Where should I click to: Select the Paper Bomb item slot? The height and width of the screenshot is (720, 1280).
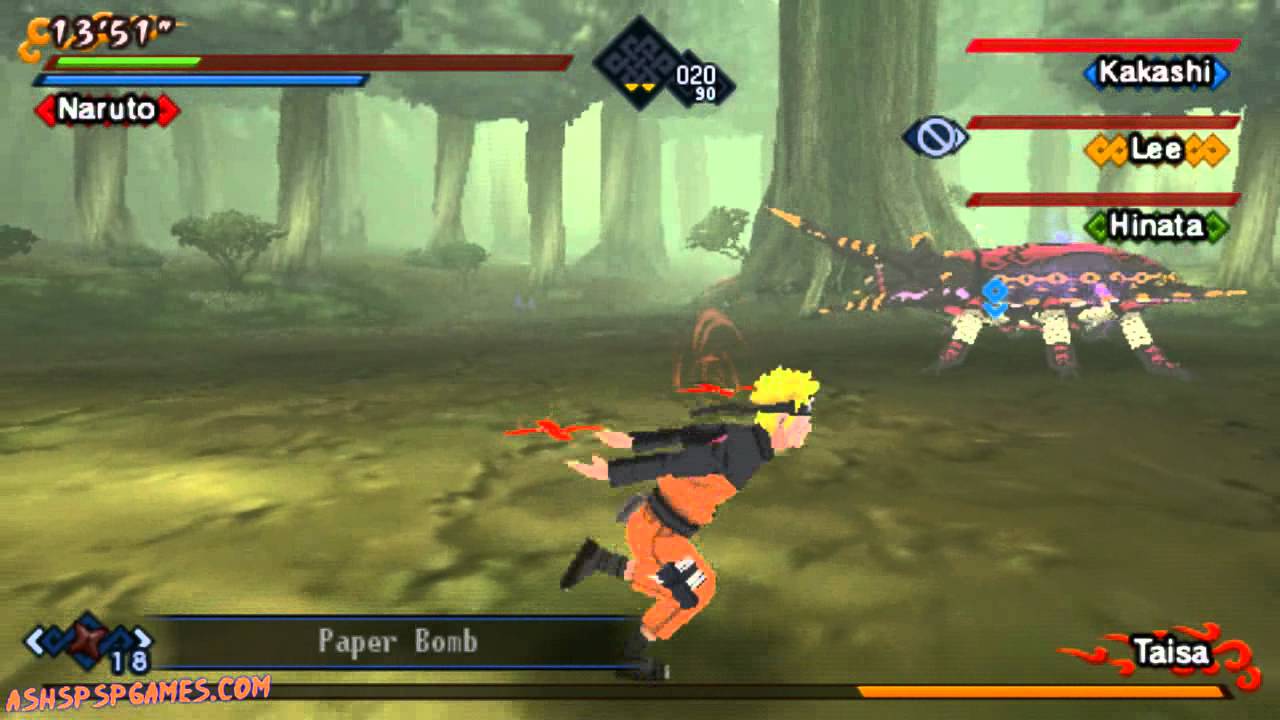pyautogui.click(x=396, y=641)
